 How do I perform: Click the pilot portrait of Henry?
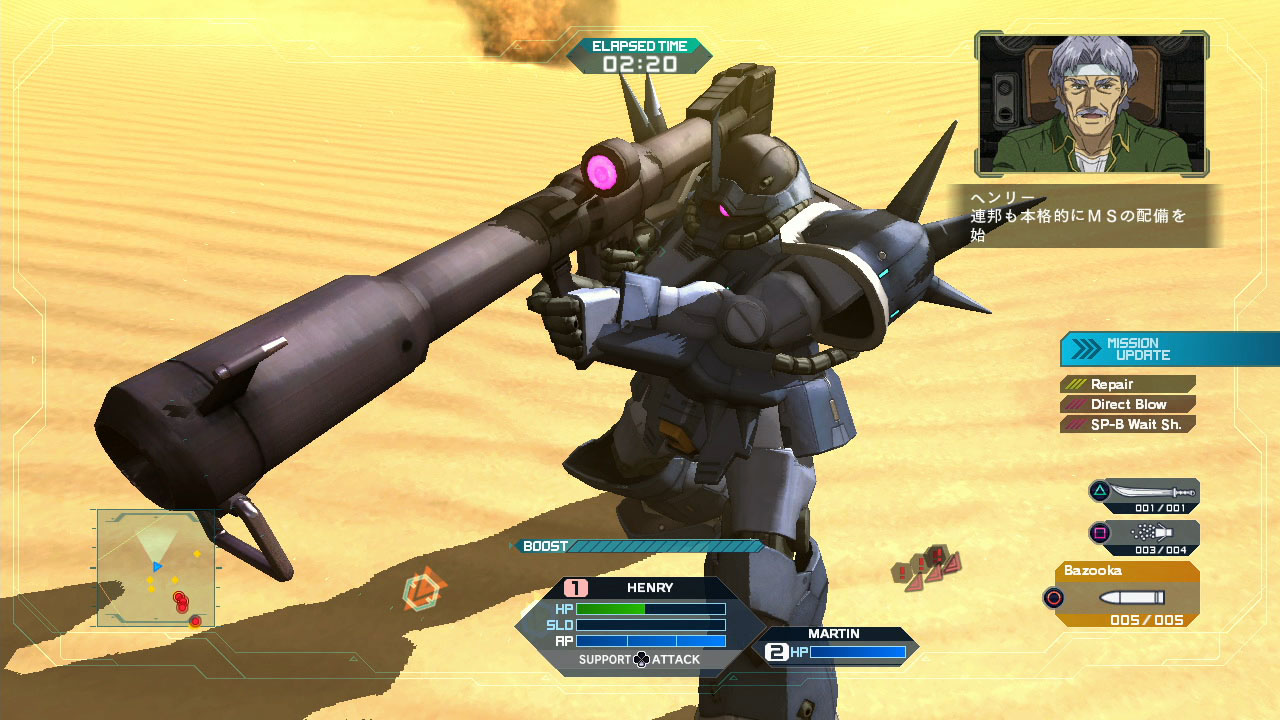(x=1092, y=102)
